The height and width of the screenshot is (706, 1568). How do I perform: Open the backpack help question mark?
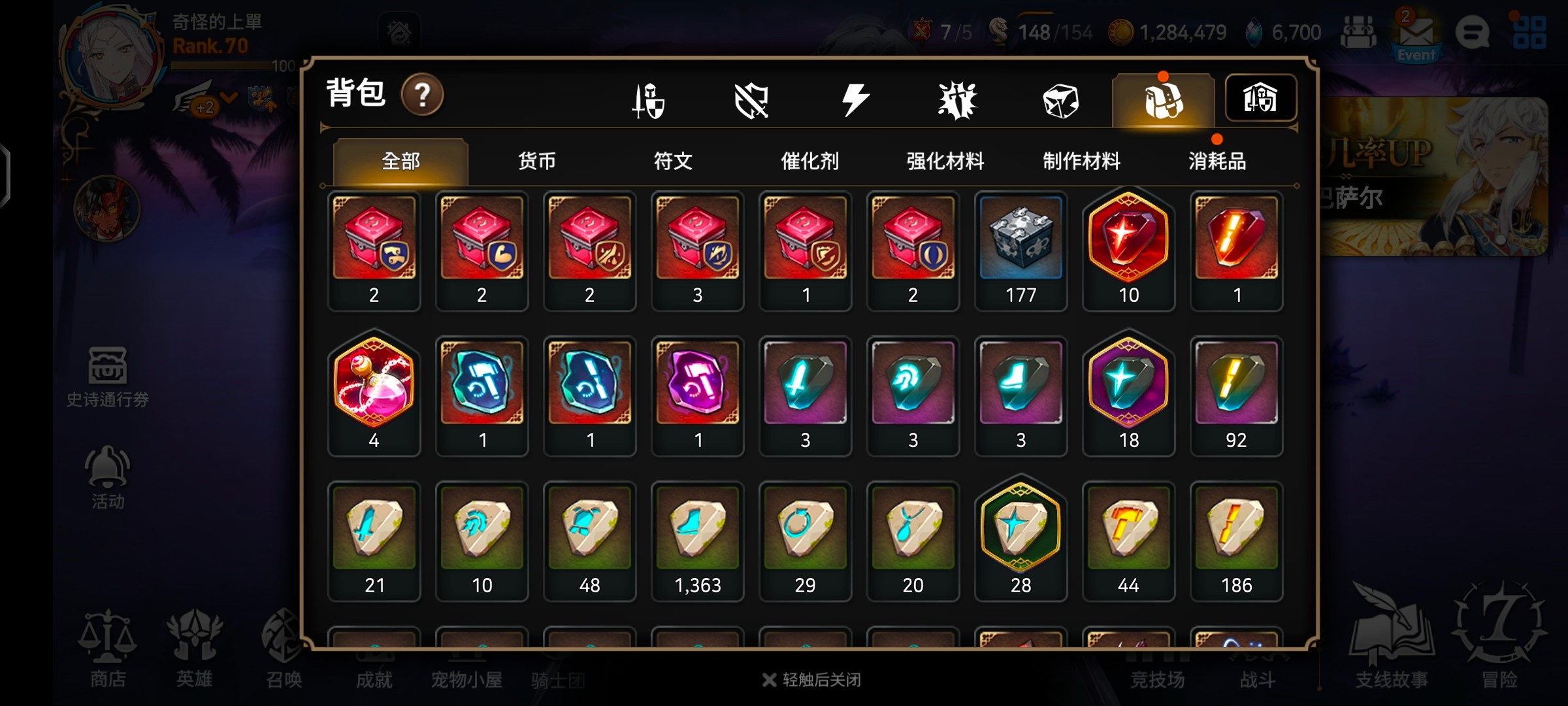[x=422, y=95]
